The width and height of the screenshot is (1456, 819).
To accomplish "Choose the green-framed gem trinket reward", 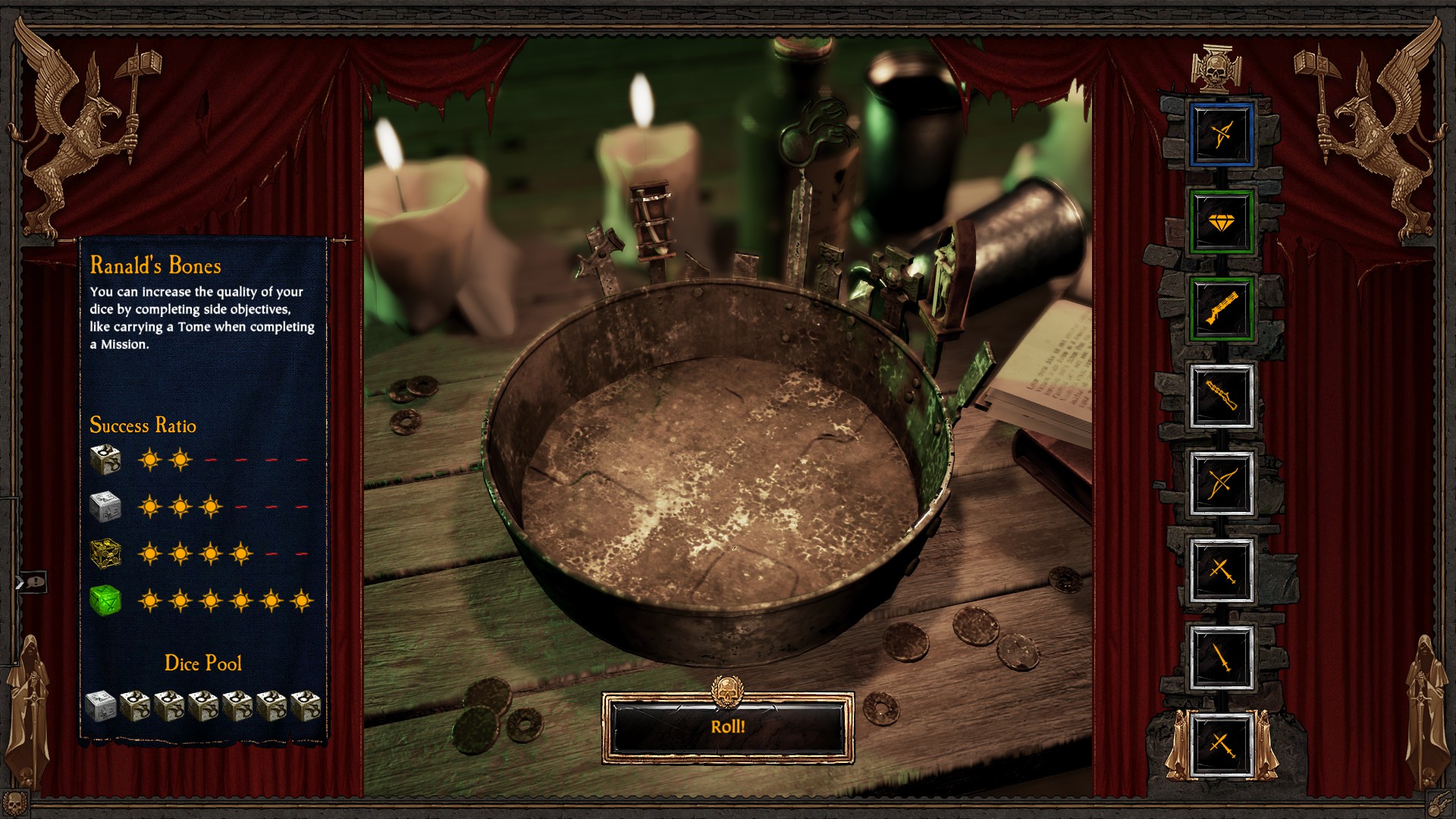I will point(1221,222).
